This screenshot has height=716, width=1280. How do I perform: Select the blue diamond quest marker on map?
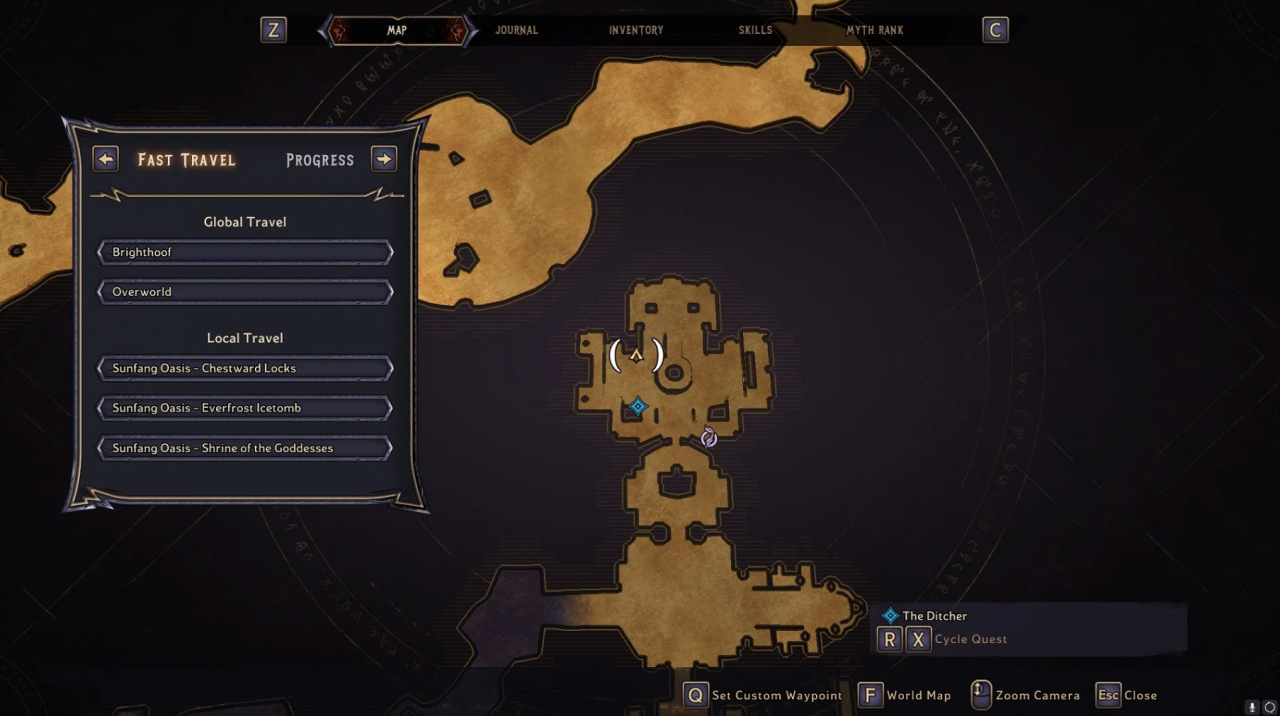coord(638,406)
